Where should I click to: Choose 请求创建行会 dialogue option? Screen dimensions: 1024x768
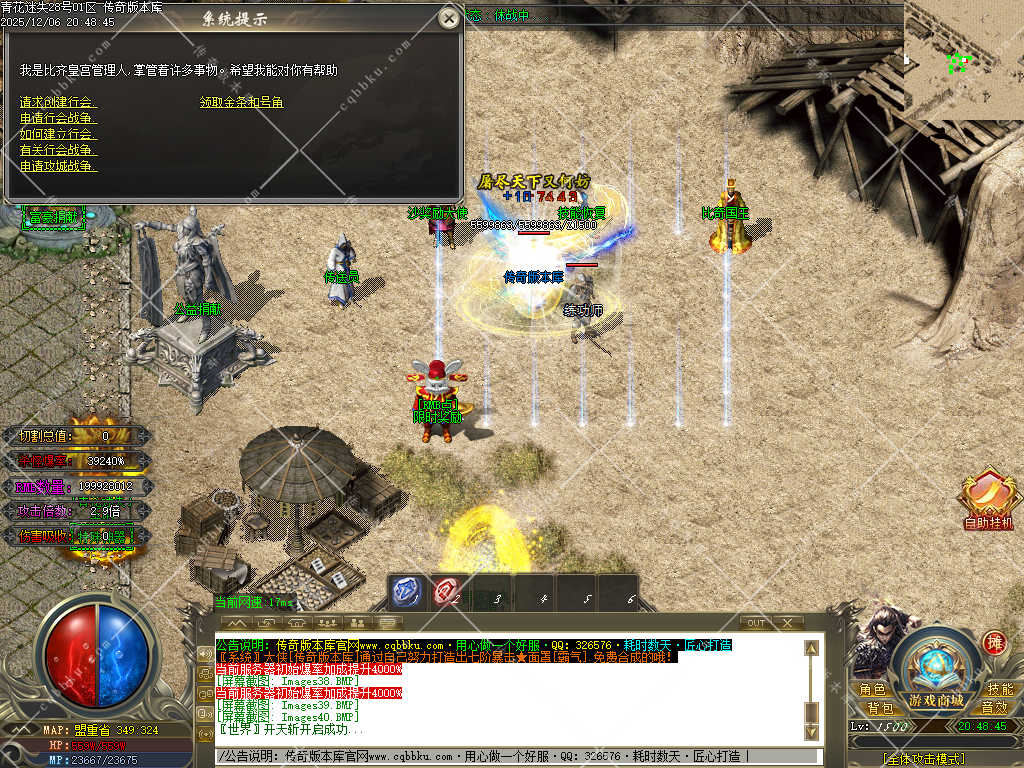pyautogui.click(x=58, y=102)
